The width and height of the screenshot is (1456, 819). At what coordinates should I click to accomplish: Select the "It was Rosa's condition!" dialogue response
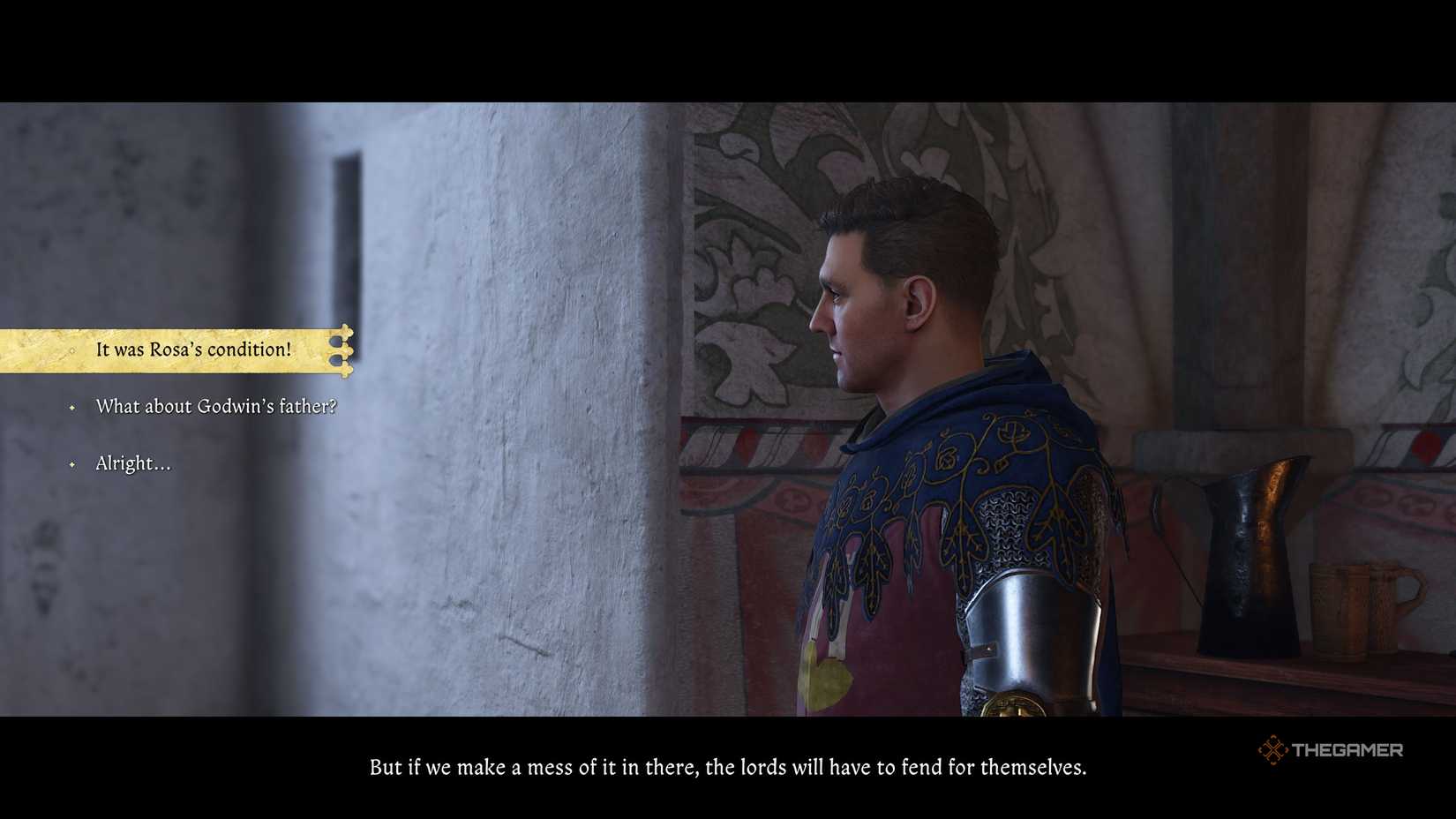(194, 349)
